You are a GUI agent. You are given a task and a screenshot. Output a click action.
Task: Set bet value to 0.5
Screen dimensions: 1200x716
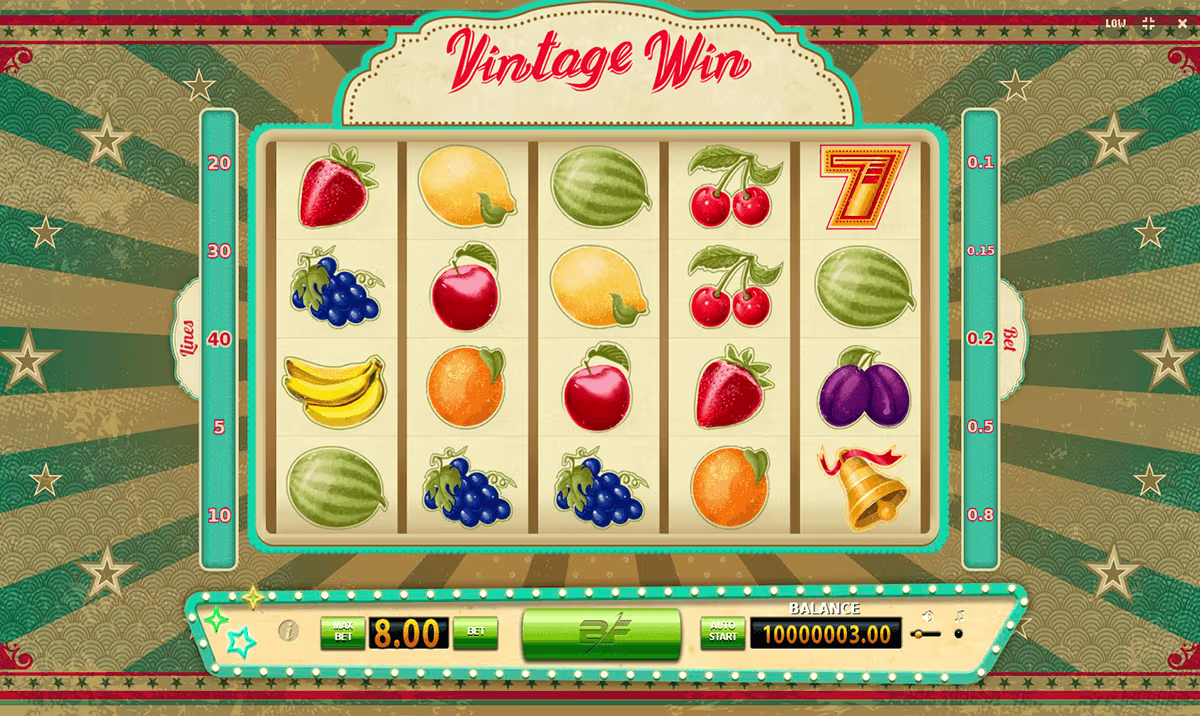coord(980,427)
